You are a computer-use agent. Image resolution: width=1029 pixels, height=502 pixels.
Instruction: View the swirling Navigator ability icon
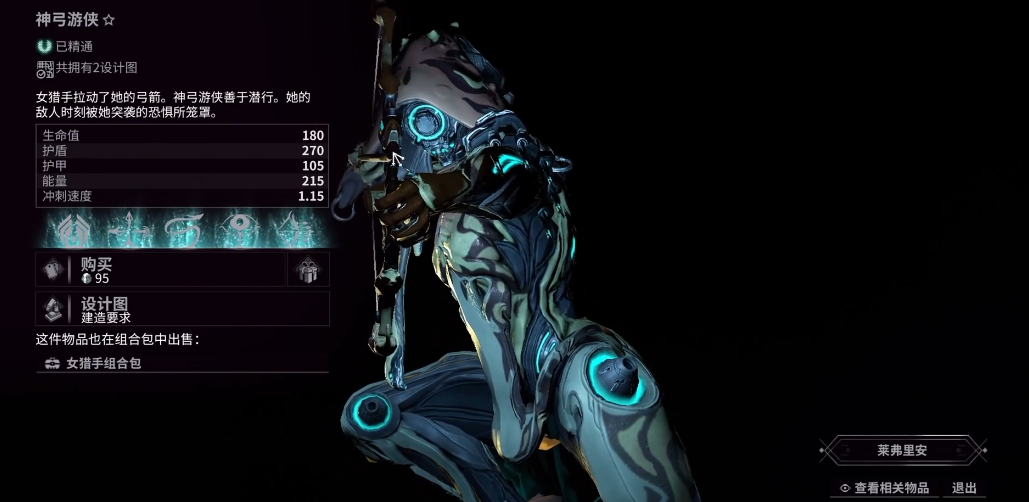click(x=183, y=232)
